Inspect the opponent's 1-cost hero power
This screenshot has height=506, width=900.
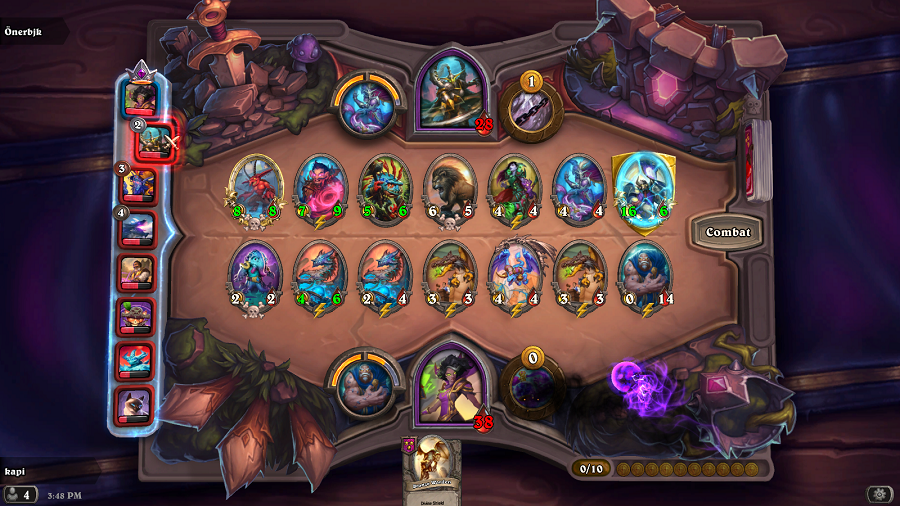click(x=531, y=108)
